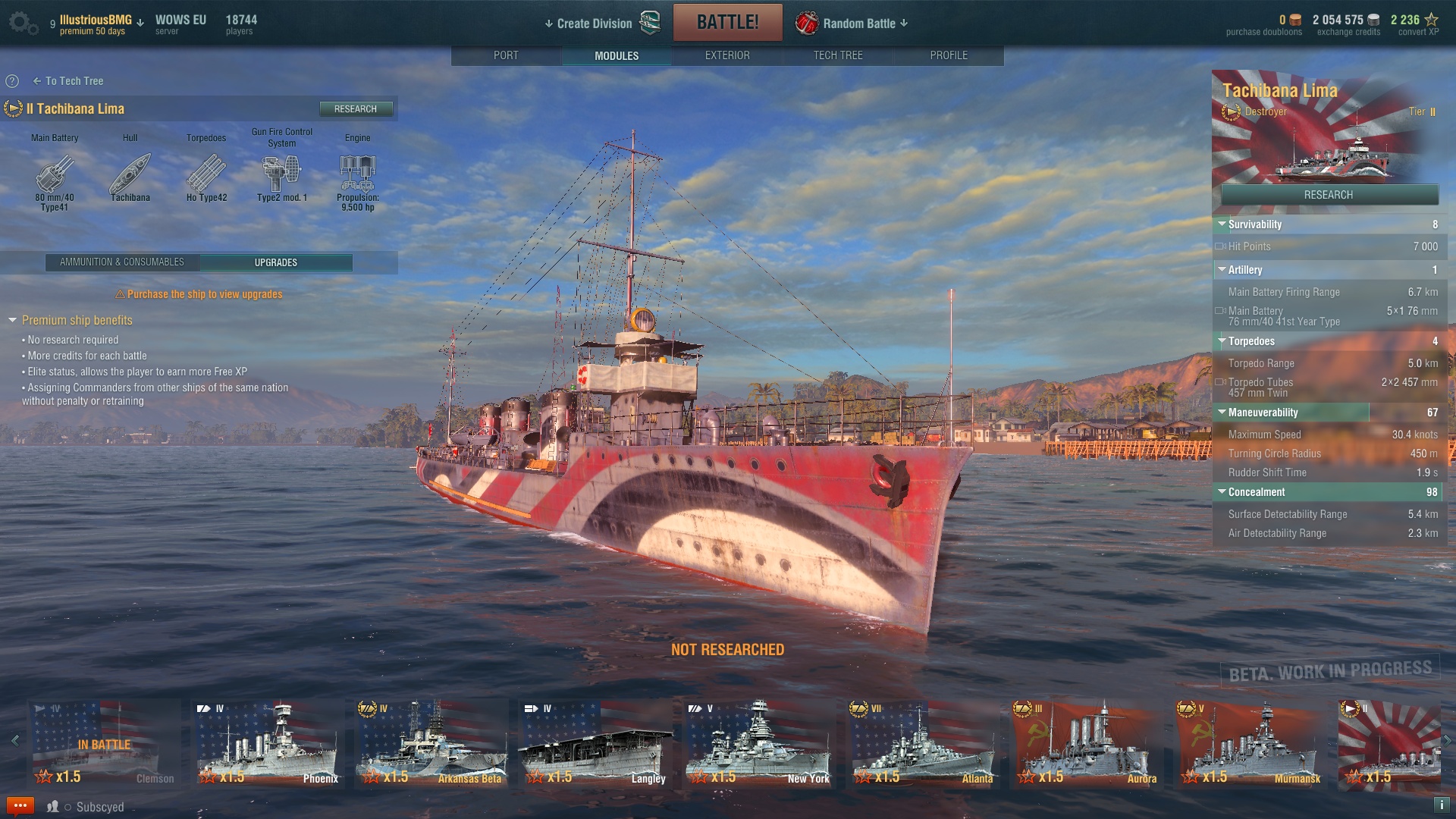Select the Ho Type42 torpedoes module
The width and height of the screenshot is (1456, 819).
coord(206,175)
